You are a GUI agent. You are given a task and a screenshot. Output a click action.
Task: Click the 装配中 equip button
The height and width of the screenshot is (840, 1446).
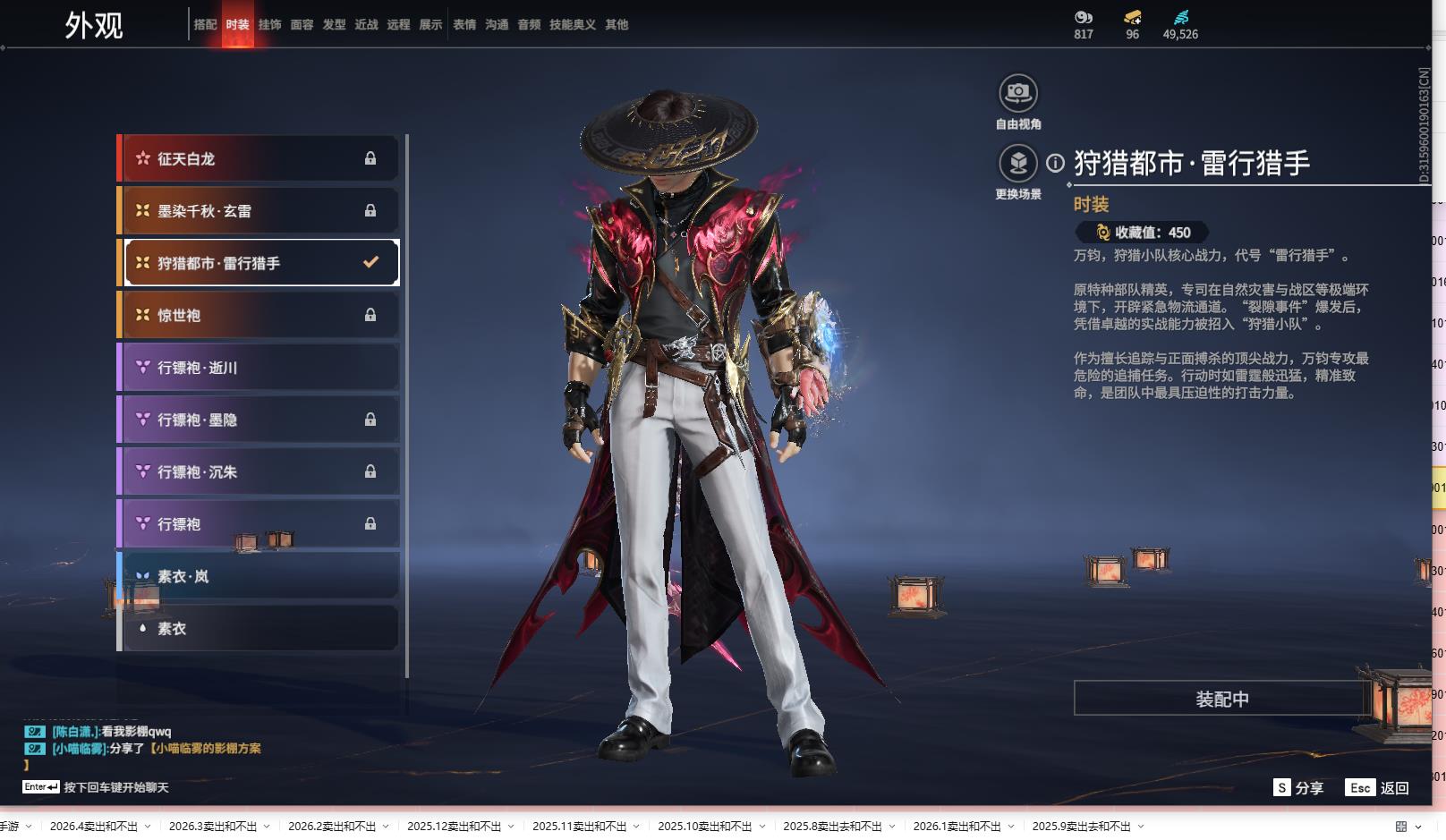(1221, 699)
